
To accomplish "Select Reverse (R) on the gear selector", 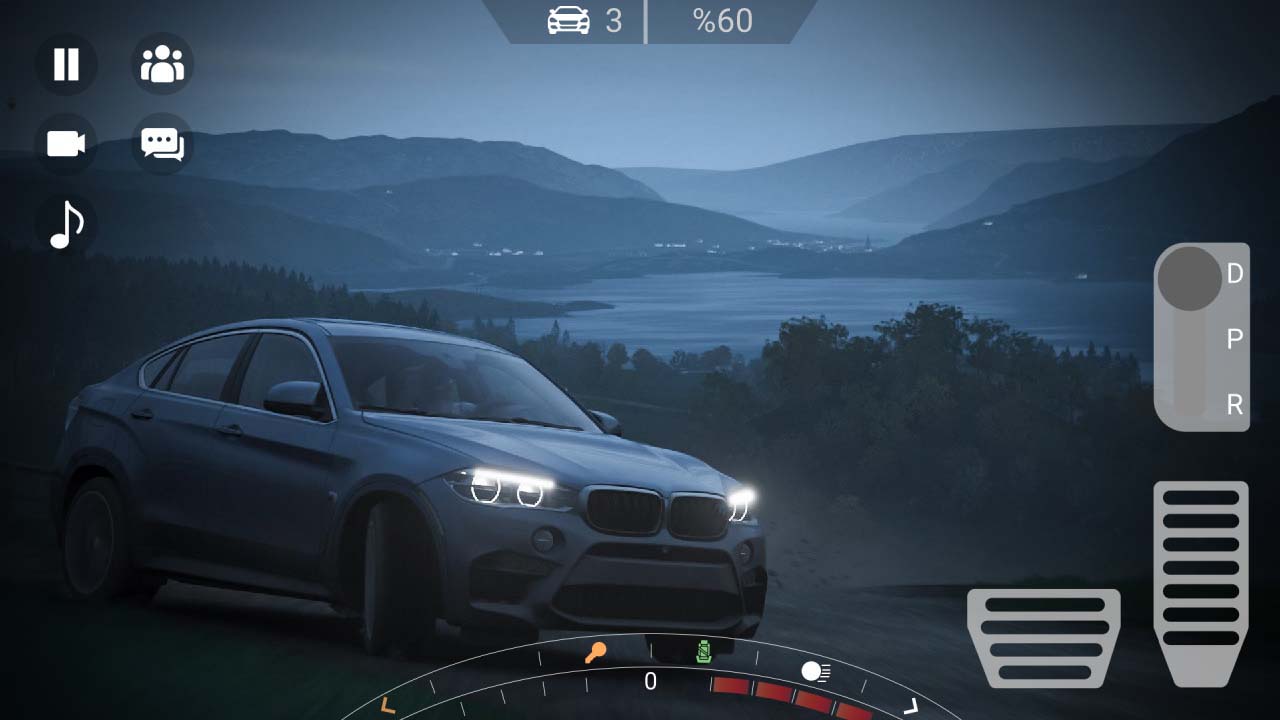I will point(1232,404).
